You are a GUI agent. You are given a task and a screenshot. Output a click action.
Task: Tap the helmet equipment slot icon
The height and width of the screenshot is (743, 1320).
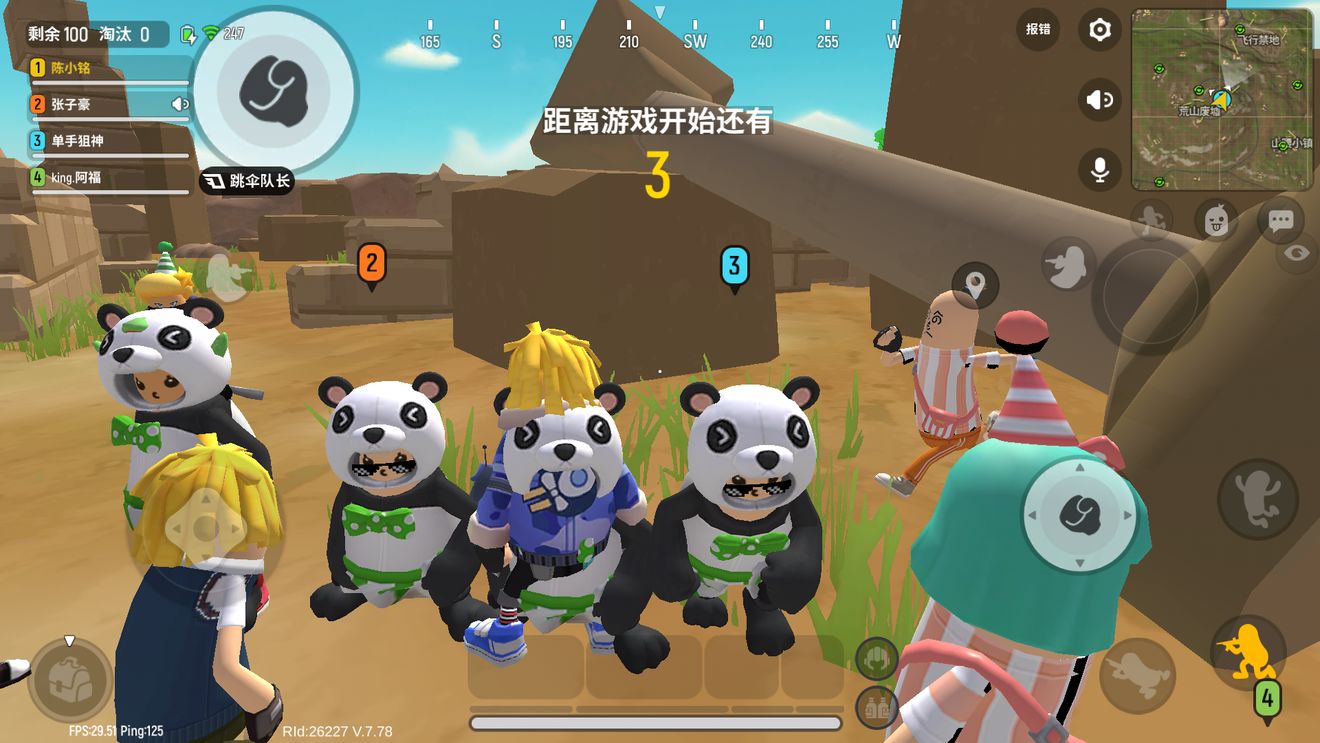coord(876,658)
